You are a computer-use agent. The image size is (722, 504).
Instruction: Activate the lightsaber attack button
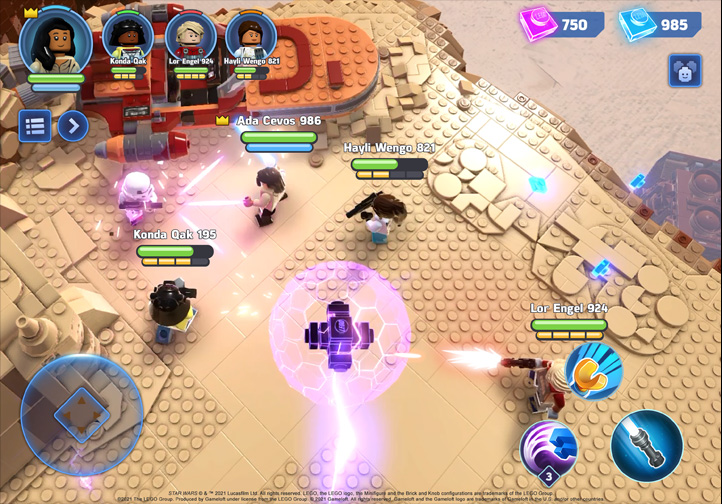click(x=646, y=445)
